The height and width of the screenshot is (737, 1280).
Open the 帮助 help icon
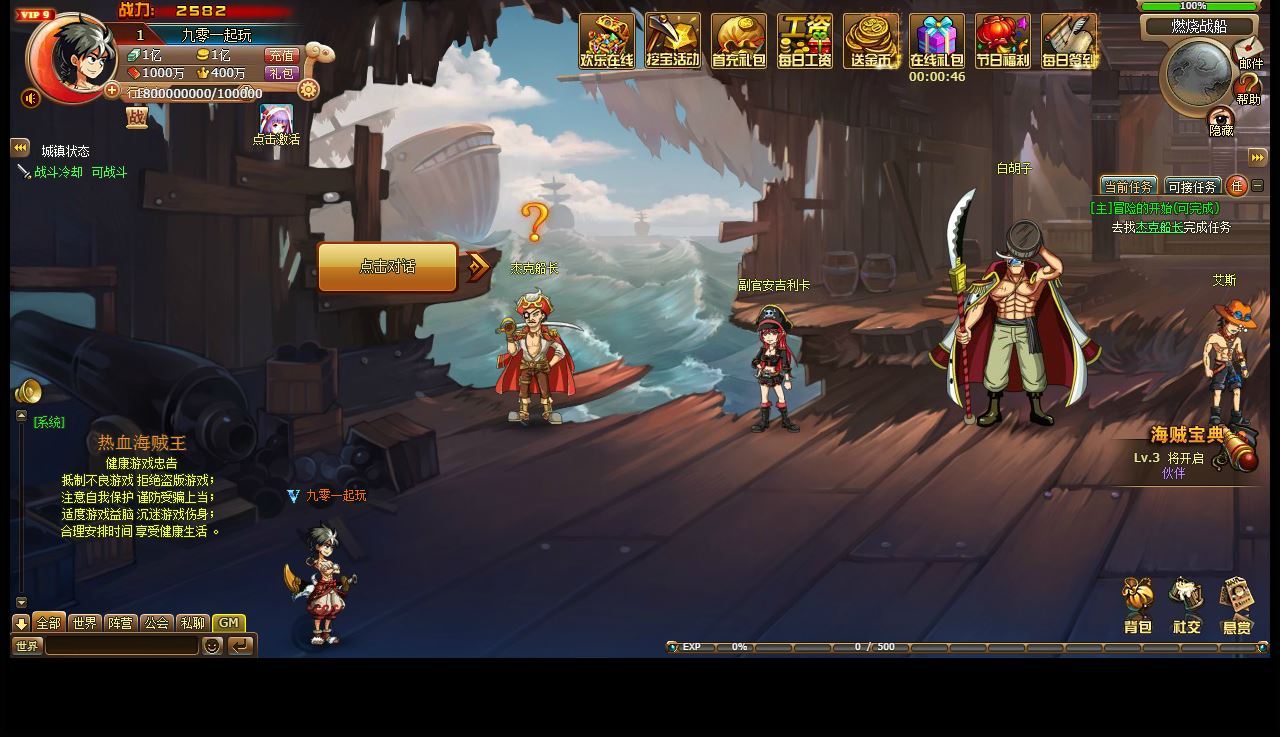click(1248, 89)
